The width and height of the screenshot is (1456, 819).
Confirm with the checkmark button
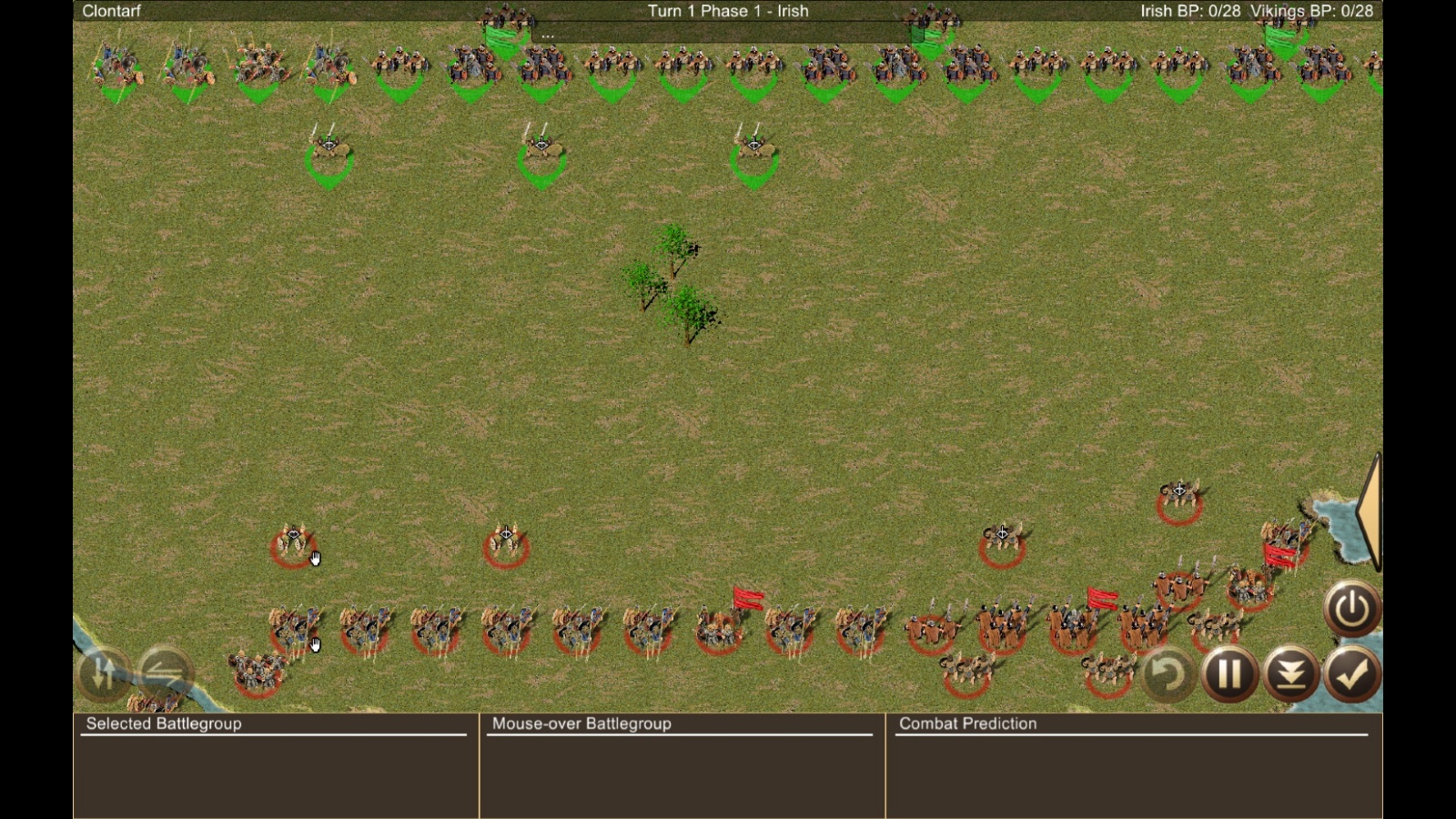(x=1352, y=674)
